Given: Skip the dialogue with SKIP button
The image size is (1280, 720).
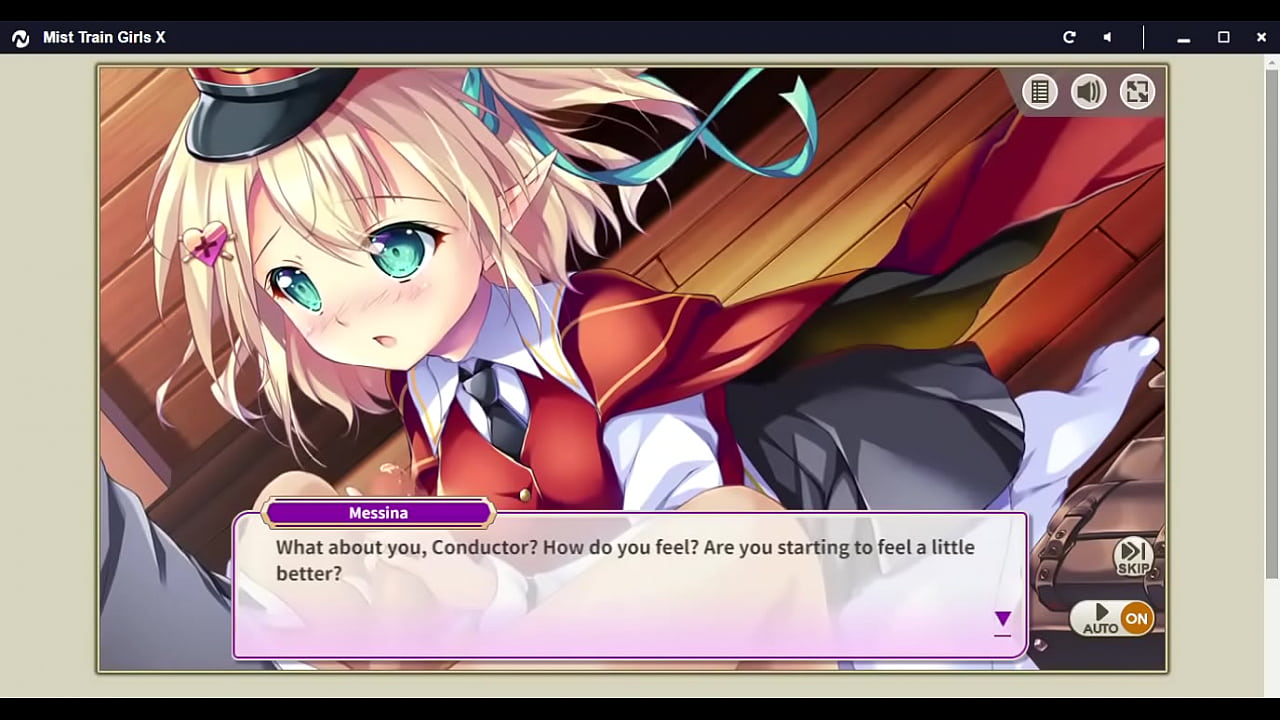Looking at the screenshot, I should tap(1133, 557).
